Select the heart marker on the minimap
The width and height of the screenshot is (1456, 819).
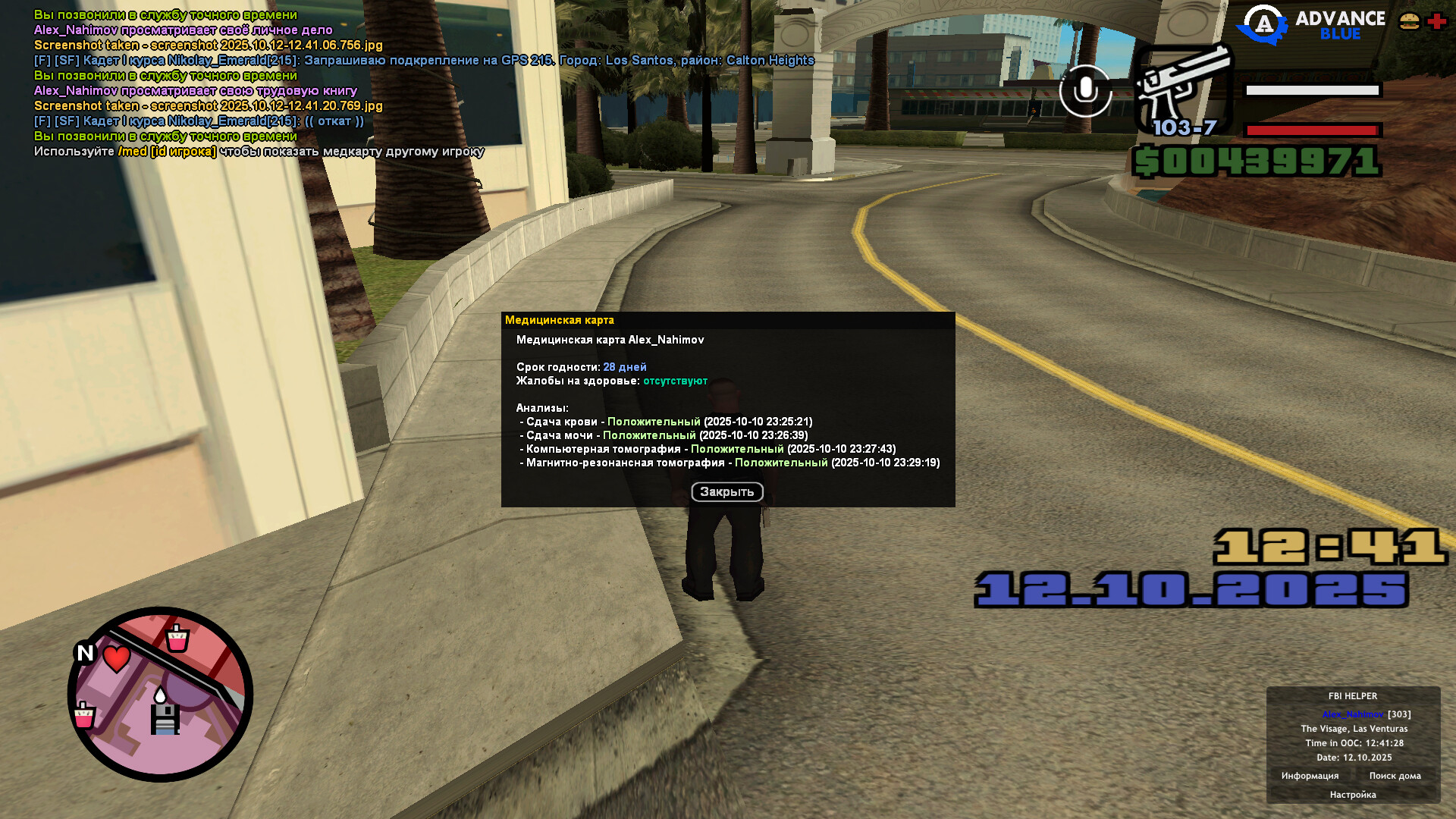[116, 657]
